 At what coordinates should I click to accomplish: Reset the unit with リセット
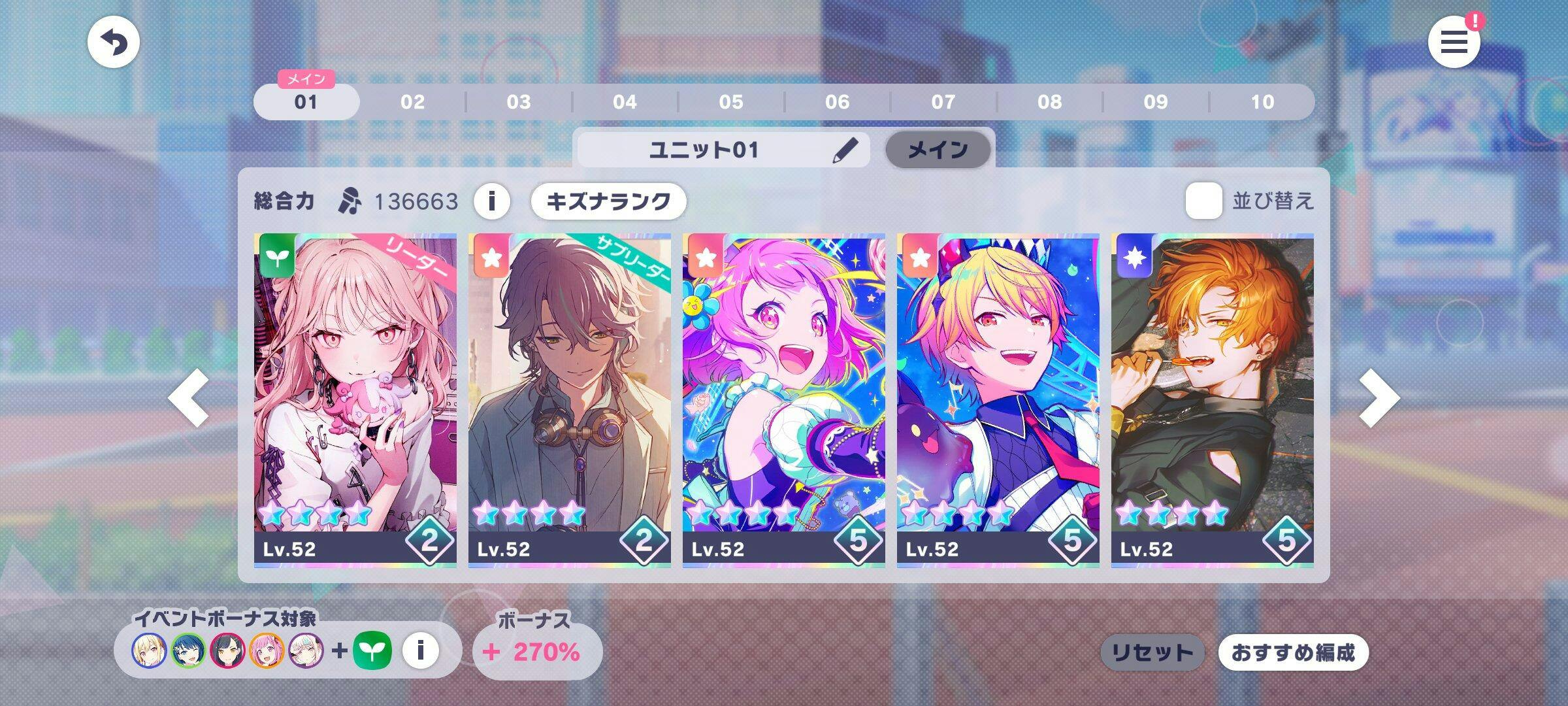pyautogui.click(x=1152, y=652)
